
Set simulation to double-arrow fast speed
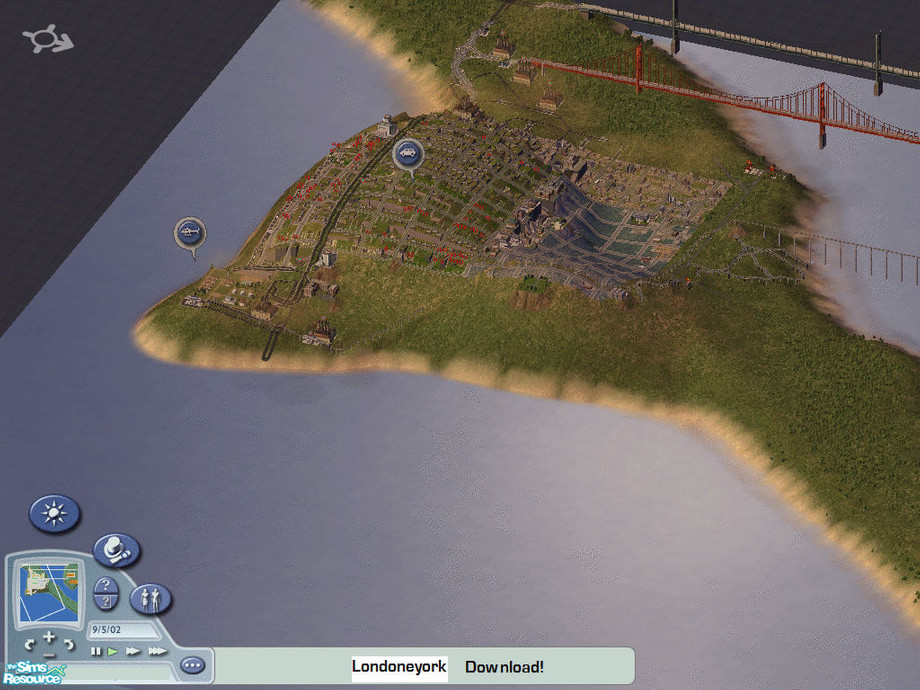coord(133,652)
